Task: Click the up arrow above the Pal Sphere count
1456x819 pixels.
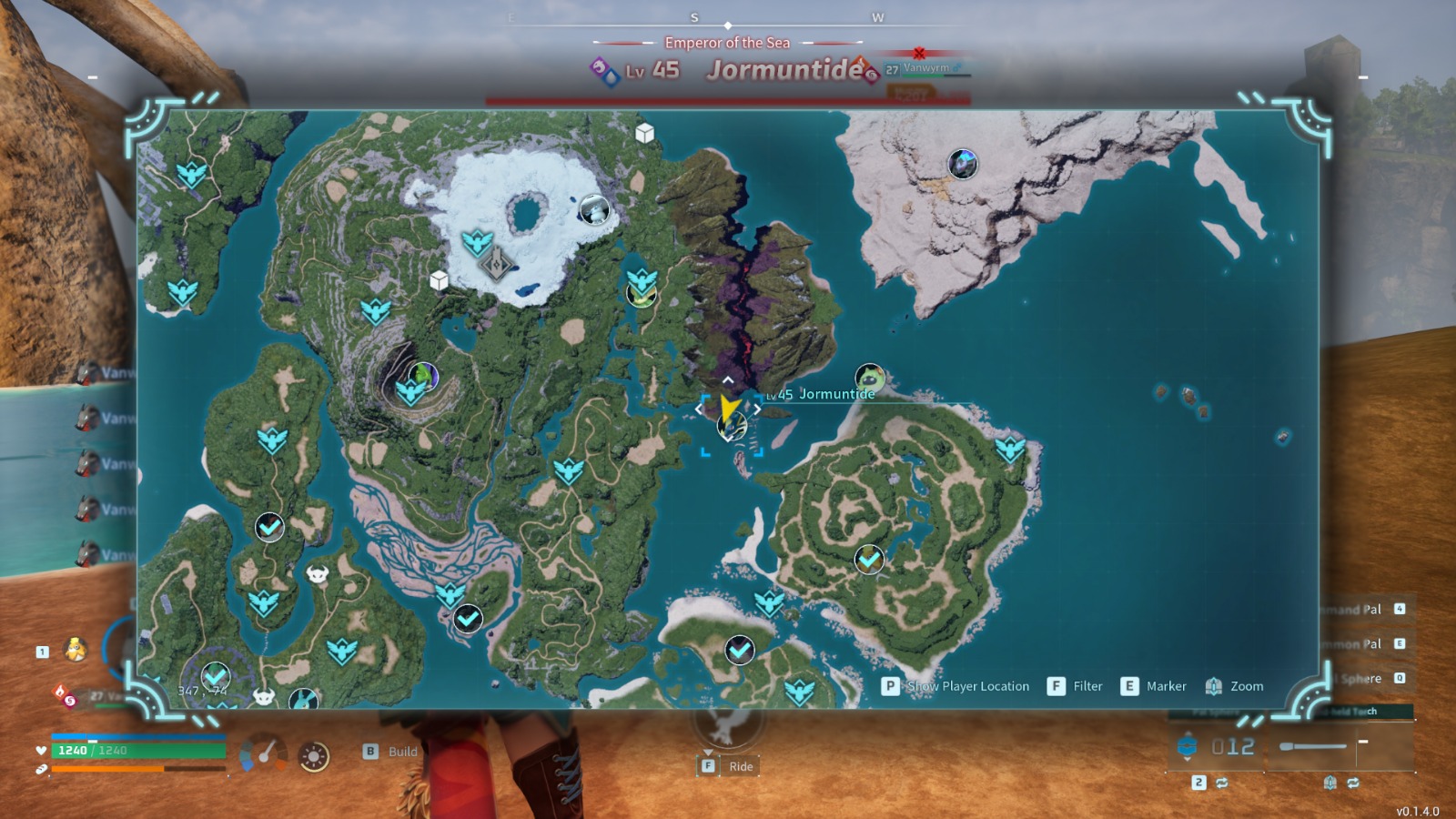Action: [1188, 733]
